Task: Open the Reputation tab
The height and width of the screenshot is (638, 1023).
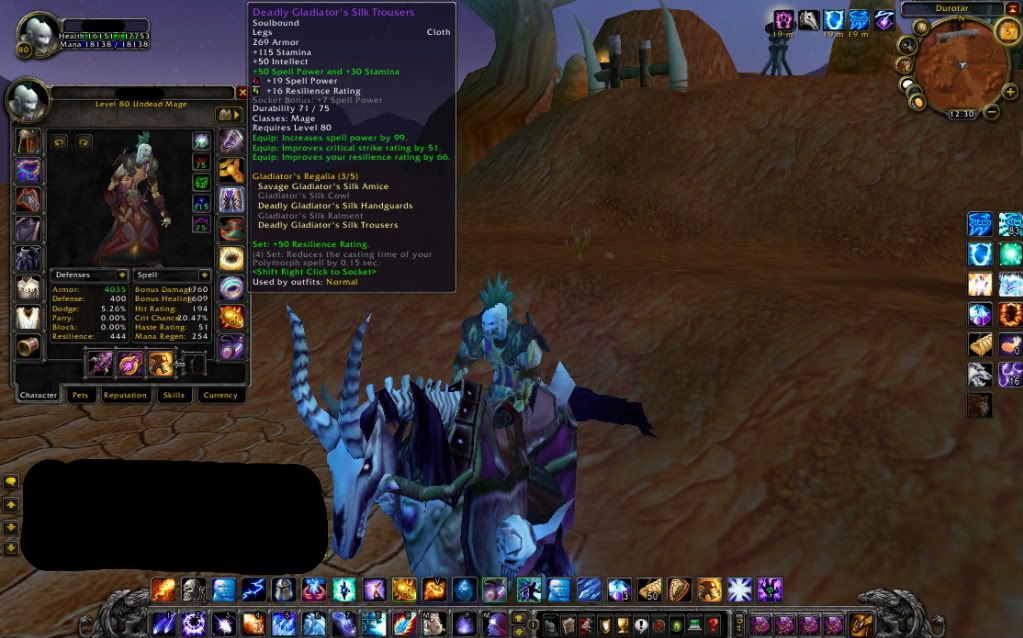Action: coord(125,395)
